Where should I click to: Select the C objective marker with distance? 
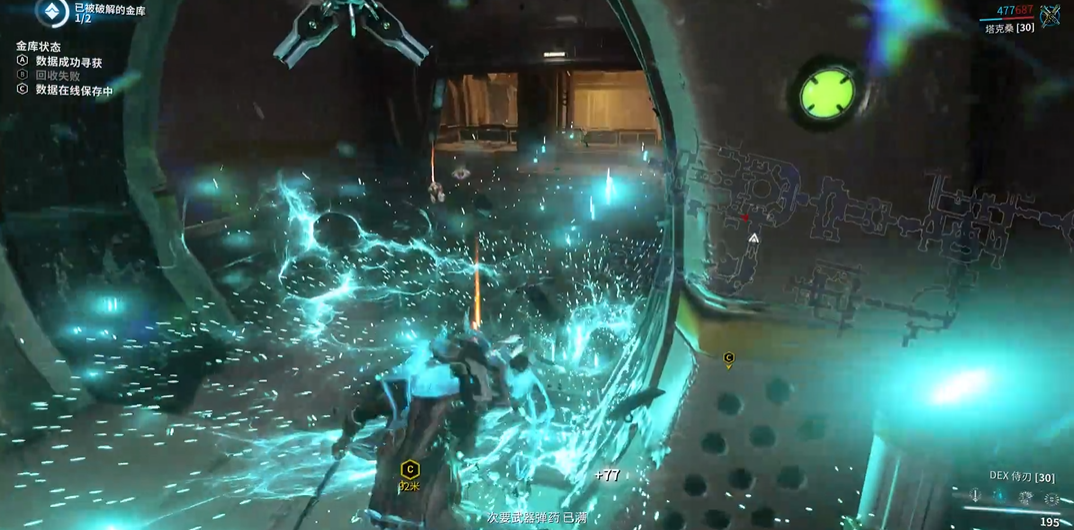click(x=409, y=471)
